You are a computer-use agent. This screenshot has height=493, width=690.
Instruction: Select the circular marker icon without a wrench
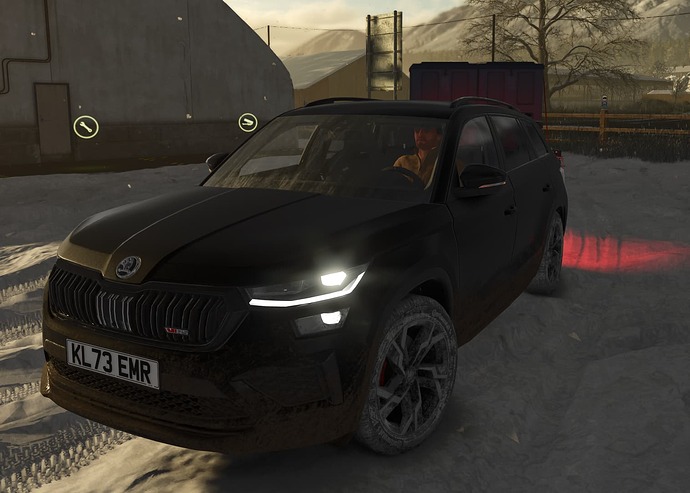pos(247,122)
